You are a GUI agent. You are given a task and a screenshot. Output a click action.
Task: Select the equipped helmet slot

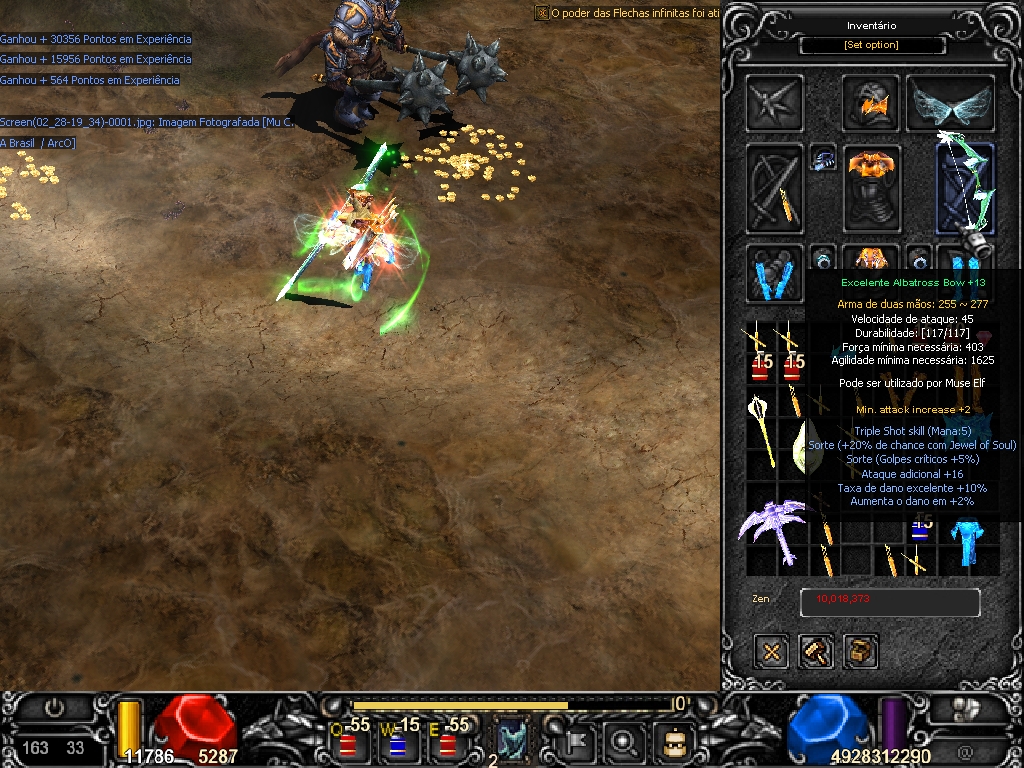point(870,102)
